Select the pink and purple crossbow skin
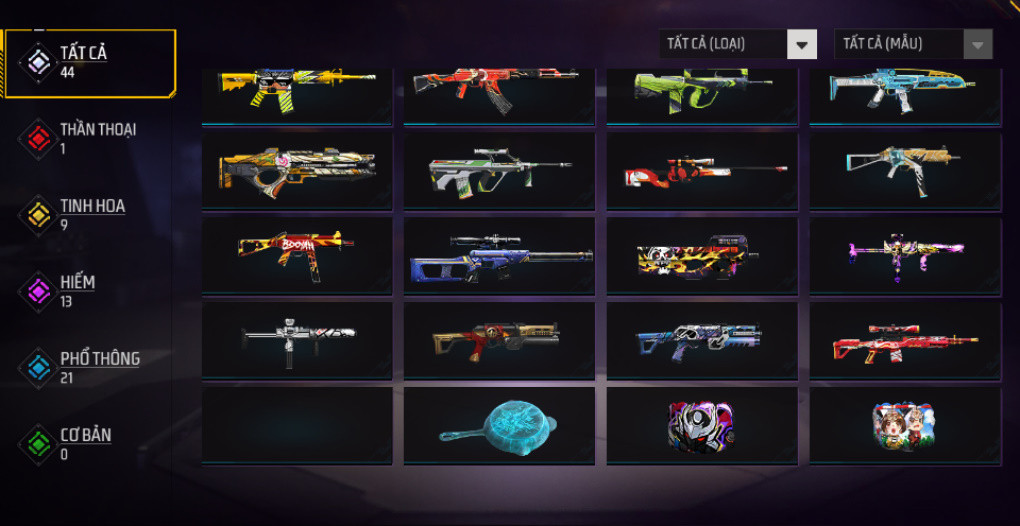Screen dimensions: 1020x526 pyautogui.click(x=905, y=255)
